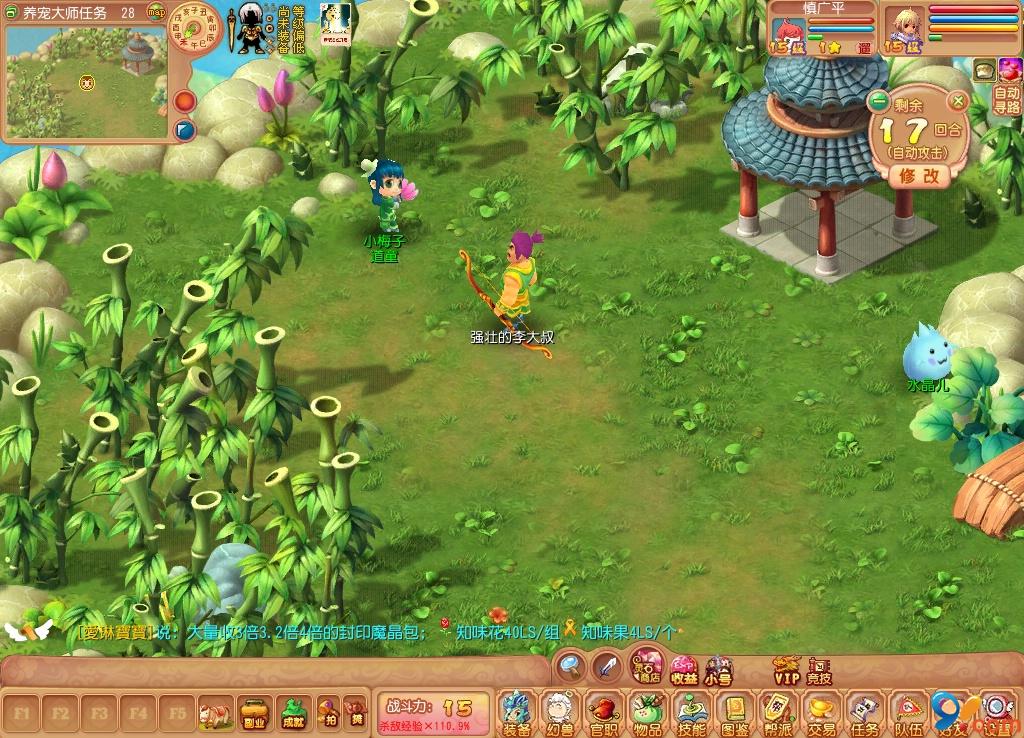Open the 队伍 team menu
Viewport: 1024px width, 738px height.
[x=908, y=712]
